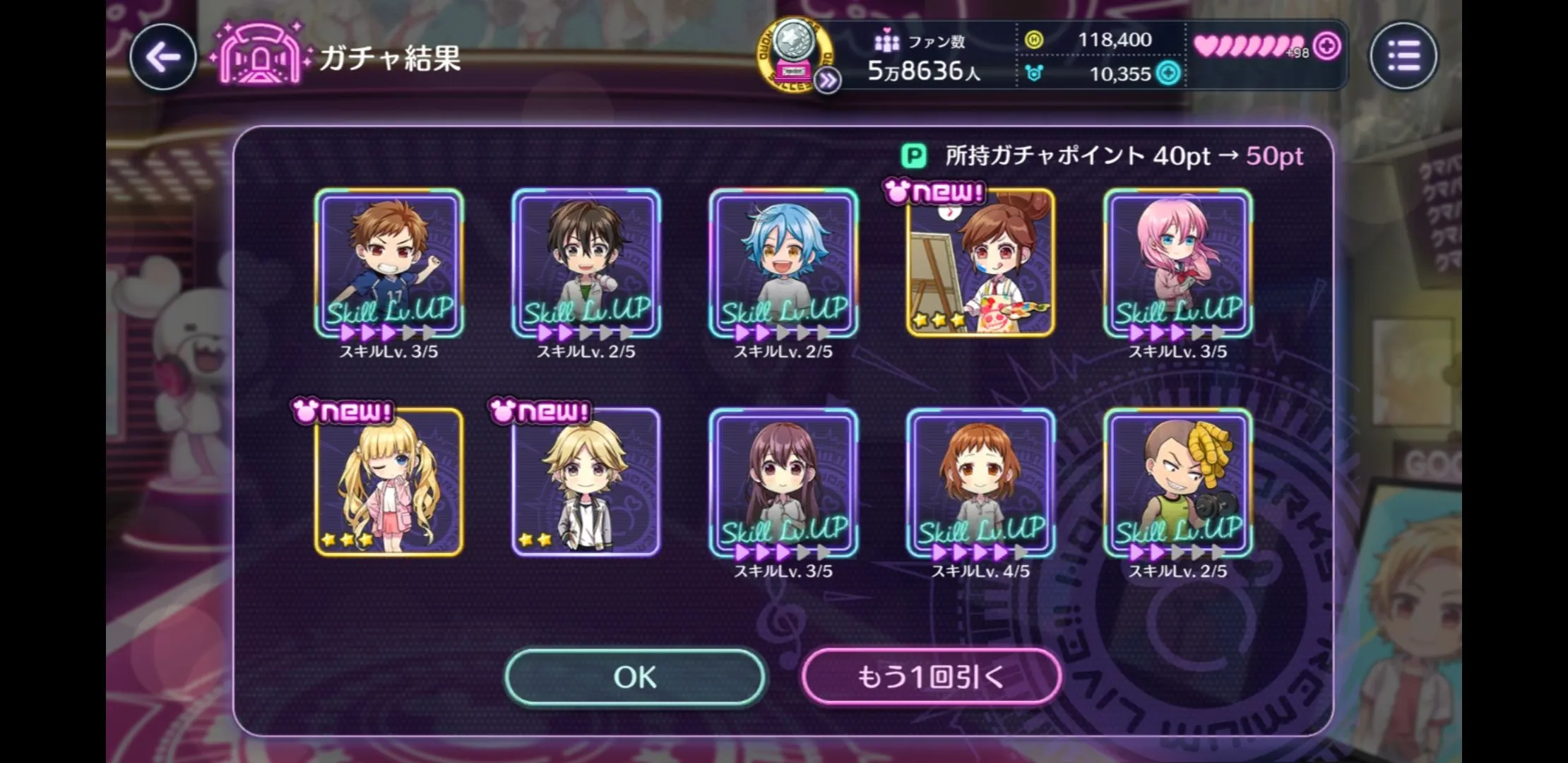Pull again with もう1回引く button
This screenshot has height=763, width=1568.
931,677
